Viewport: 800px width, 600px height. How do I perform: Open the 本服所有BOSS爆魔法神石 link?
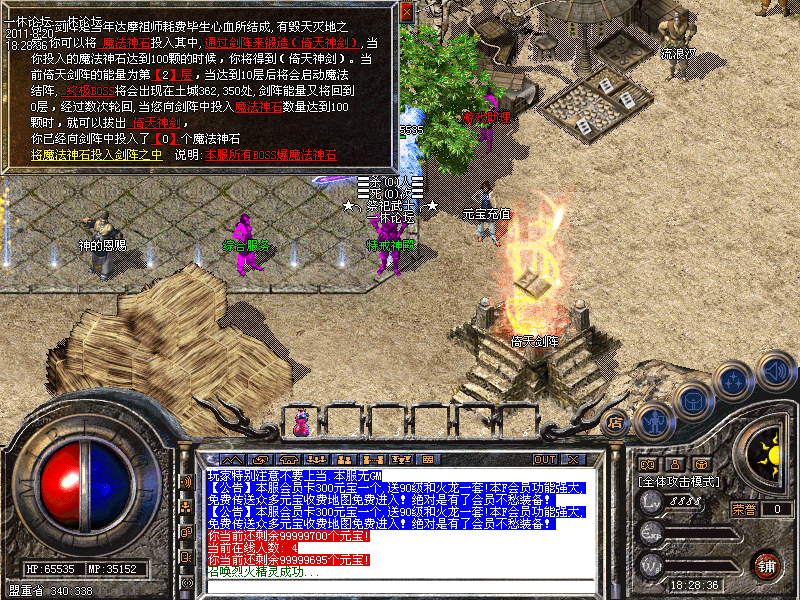[270, 155]
